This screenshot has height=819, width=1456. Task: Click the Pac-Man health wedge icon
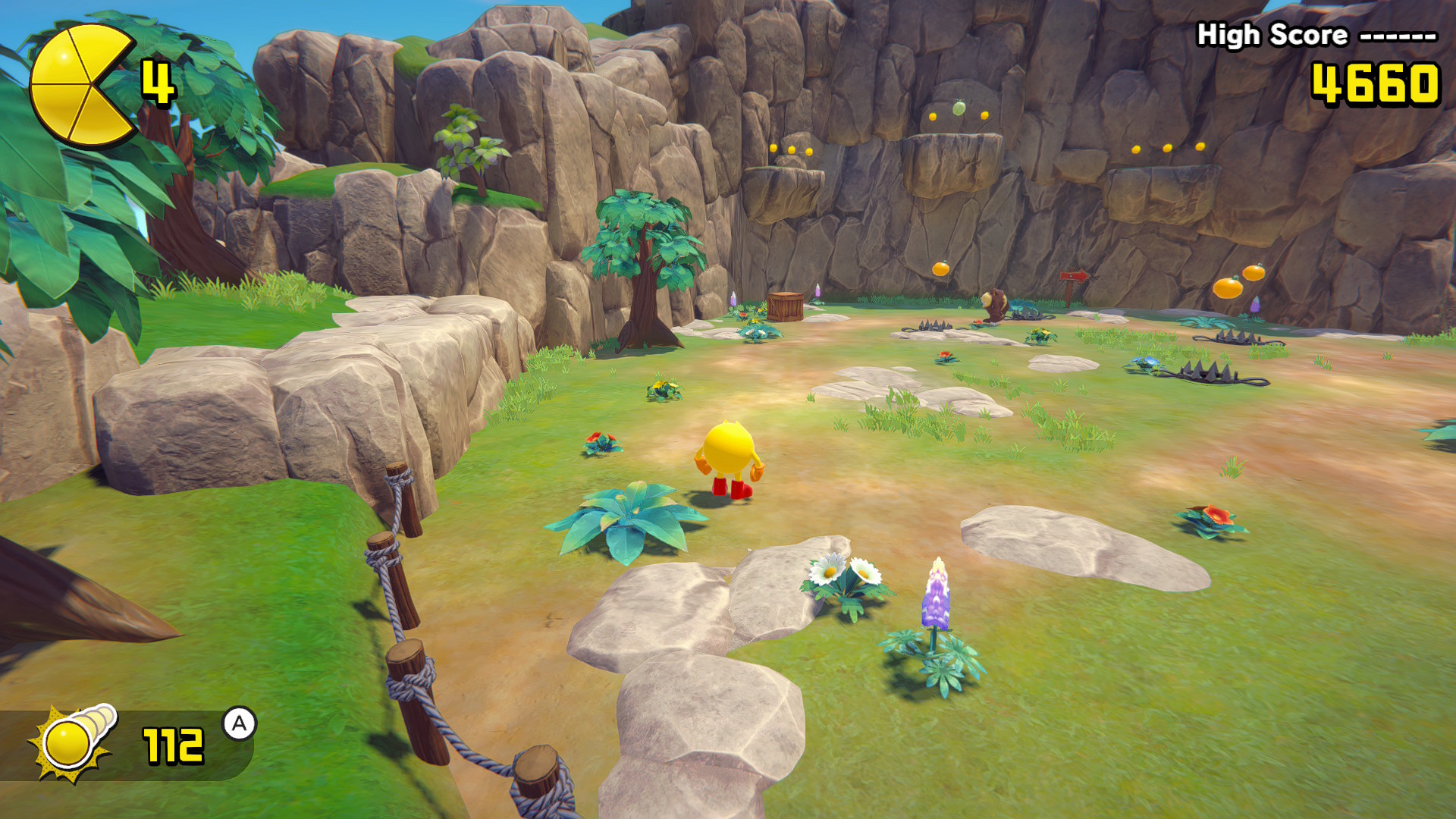tap(82, 85)
